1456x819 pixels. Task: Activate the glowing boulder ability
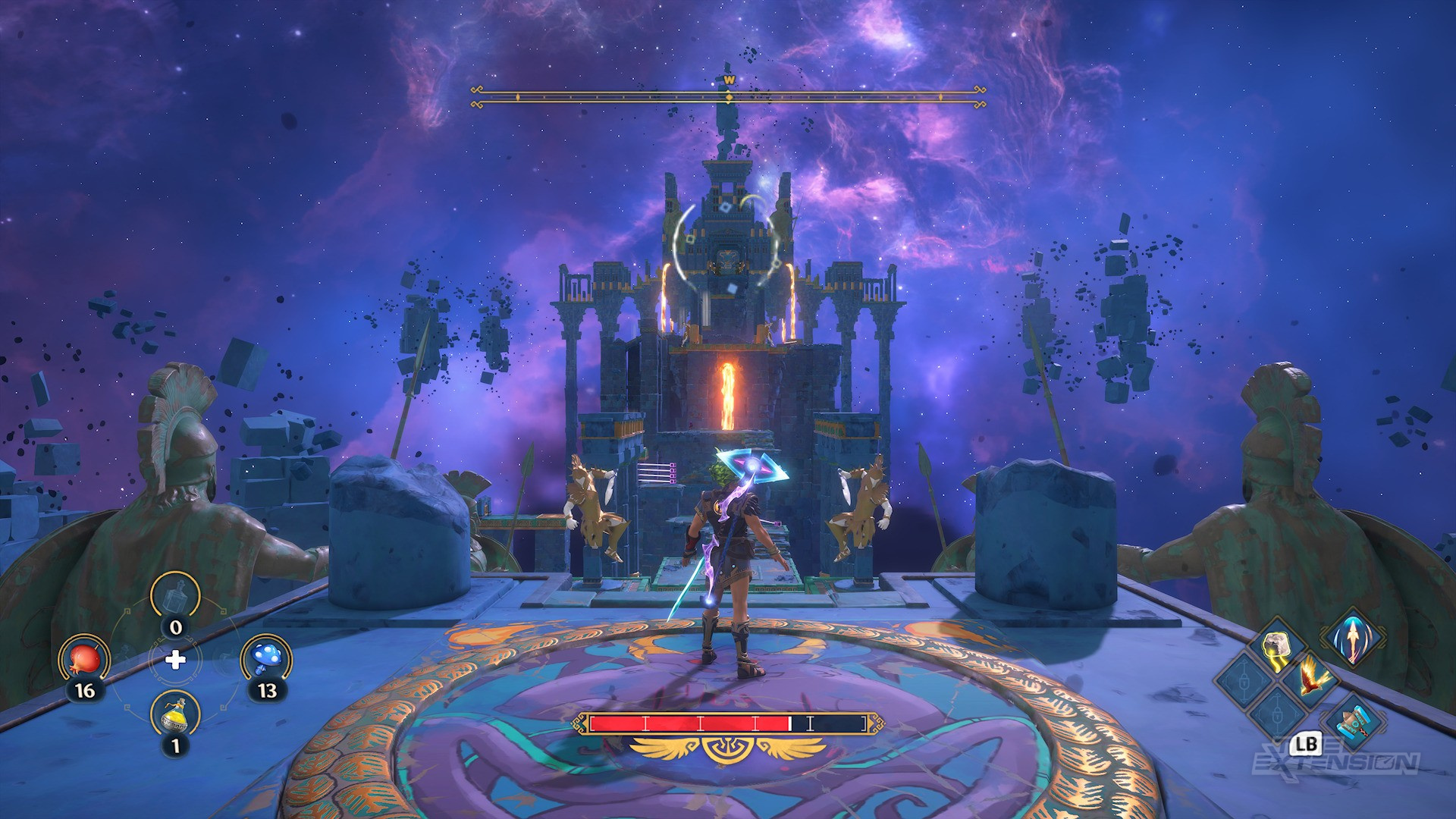pyautogui.click(x=1276, y=650)
